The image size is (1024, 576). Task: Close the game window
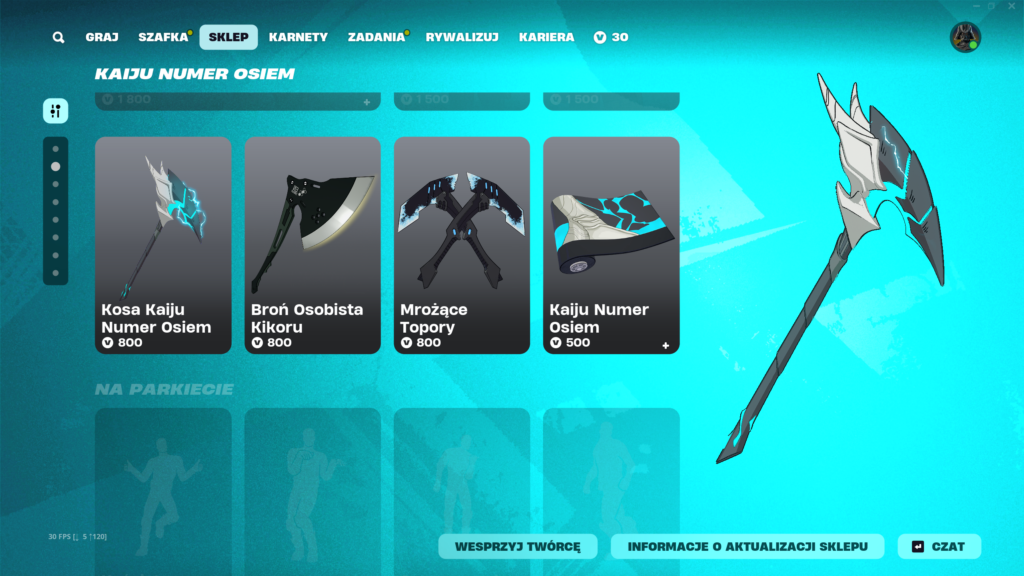click(x=1011, y=6)
